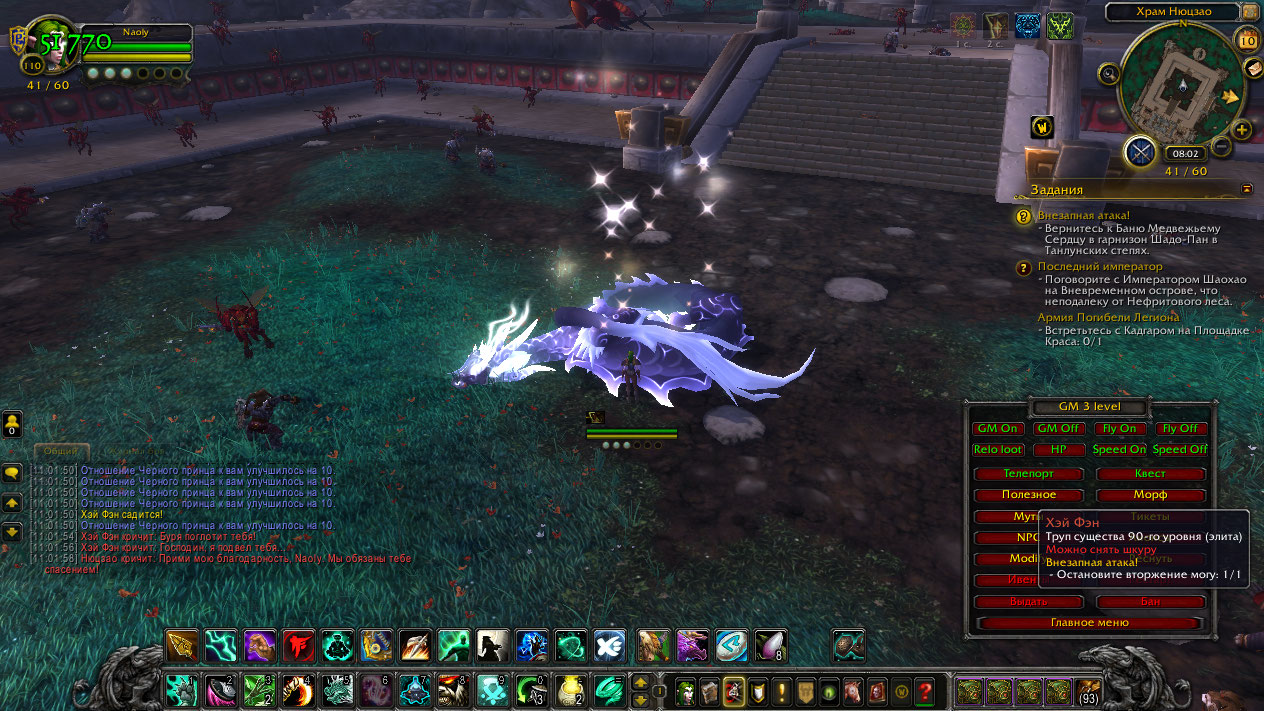
Task: Click the Главное меню button
Action: click(1089, 622)
